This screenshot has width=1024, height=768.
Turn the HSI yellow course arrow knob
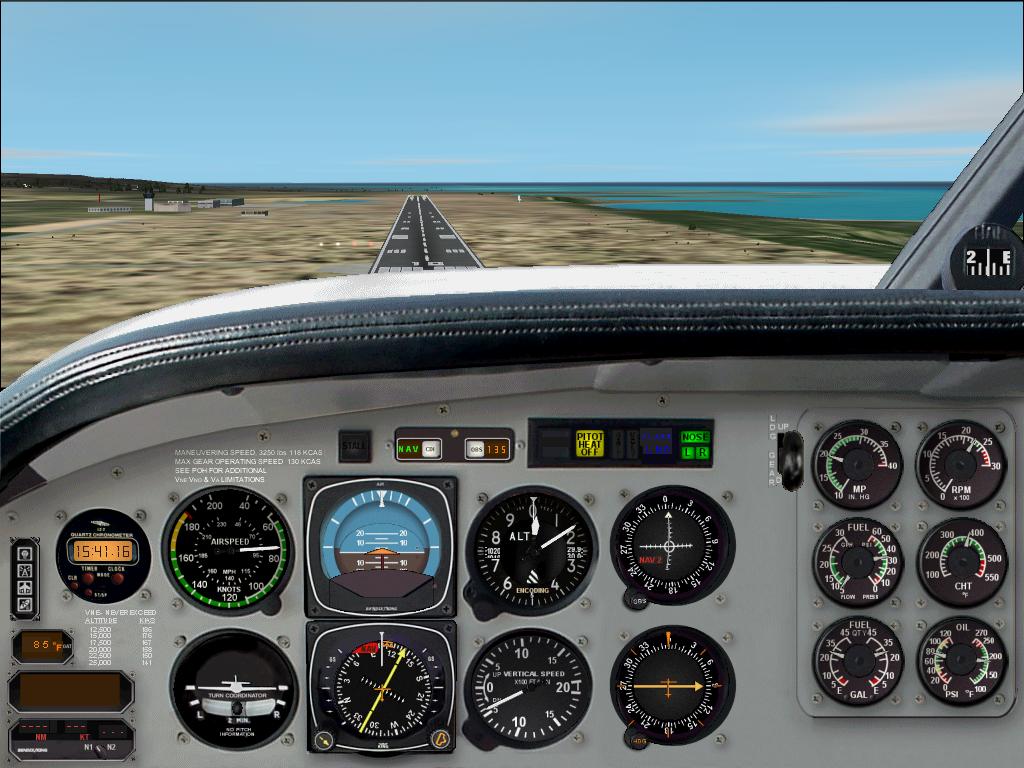tap(323, 740)
